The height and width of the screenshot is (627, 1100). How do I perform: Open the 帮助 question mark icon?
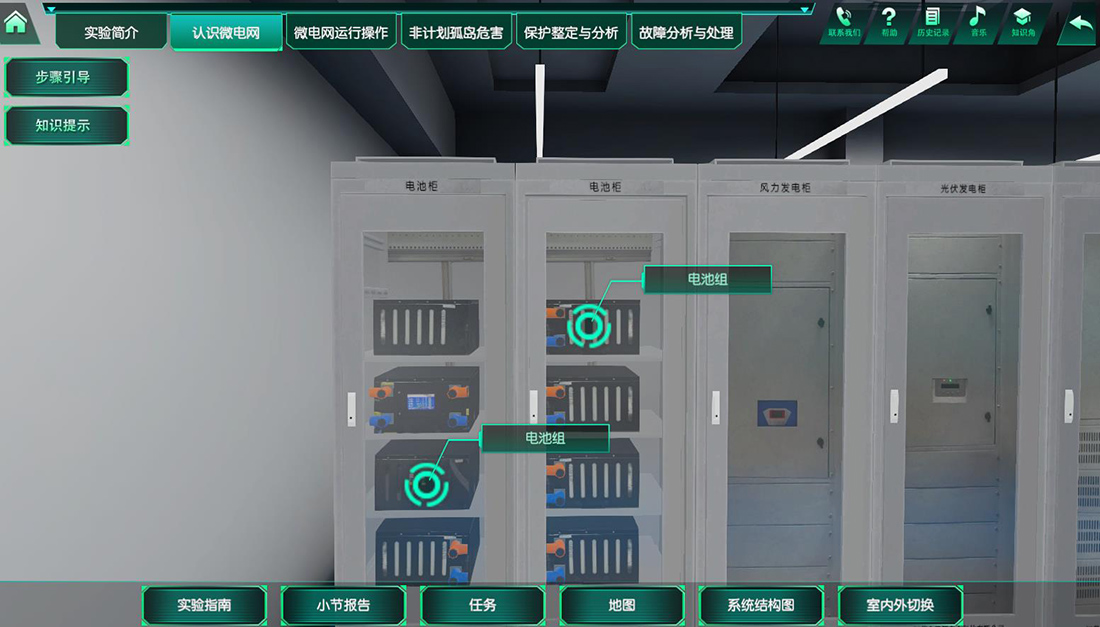[889, 21]
